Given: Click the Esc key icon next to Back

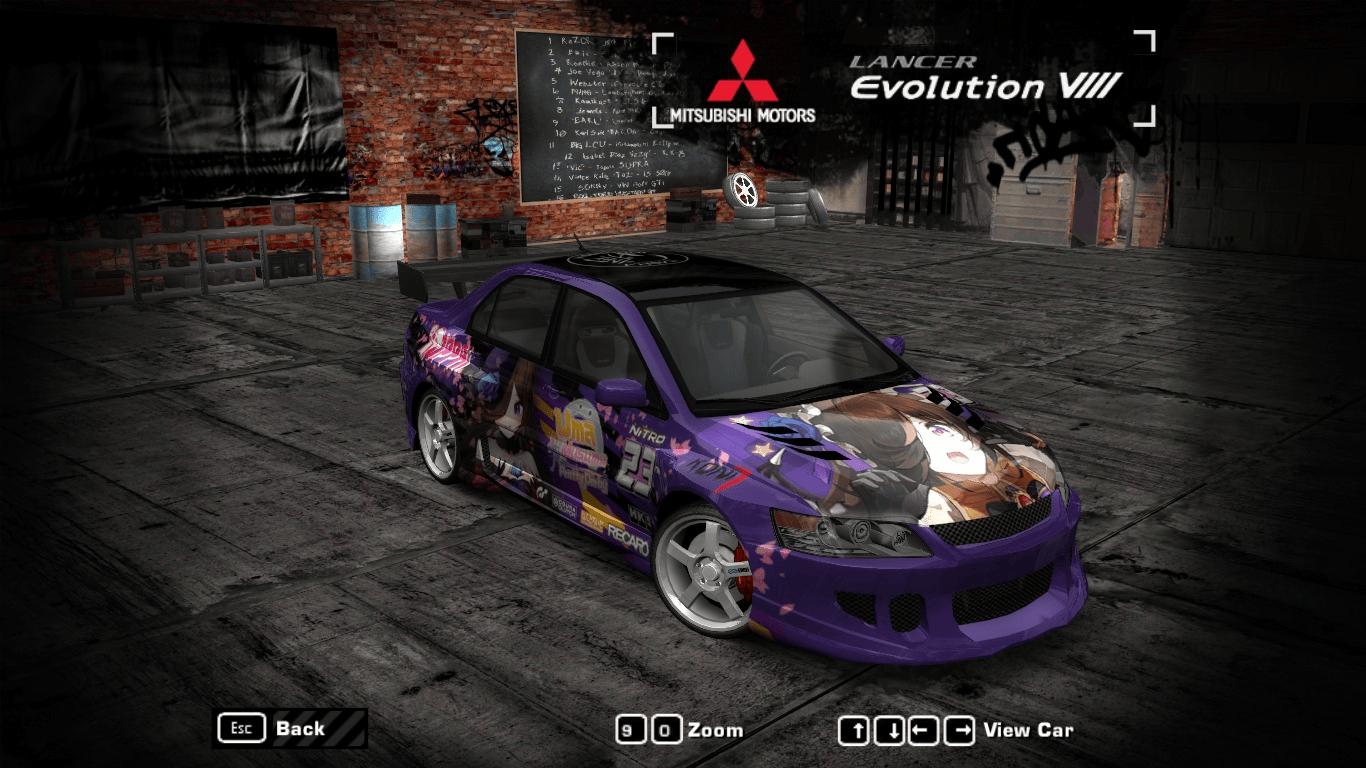Looking at the screenshot, I should [x=240, y=729].
